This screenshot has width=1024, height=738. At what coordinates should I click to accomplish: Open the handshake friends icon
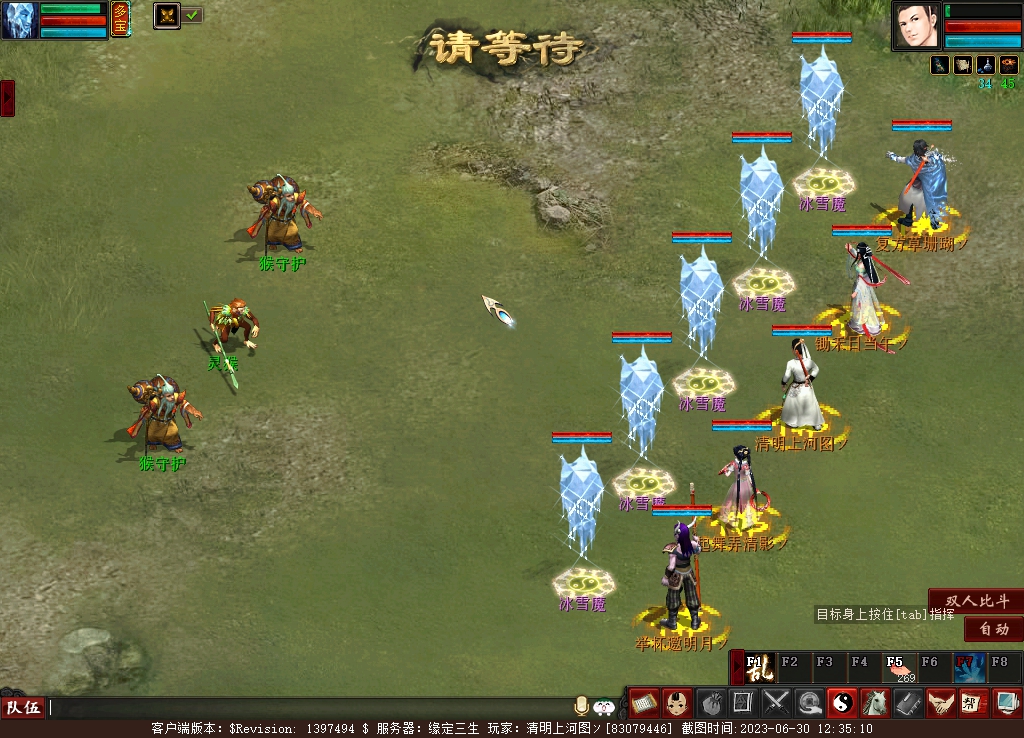(x=940, y=703)
